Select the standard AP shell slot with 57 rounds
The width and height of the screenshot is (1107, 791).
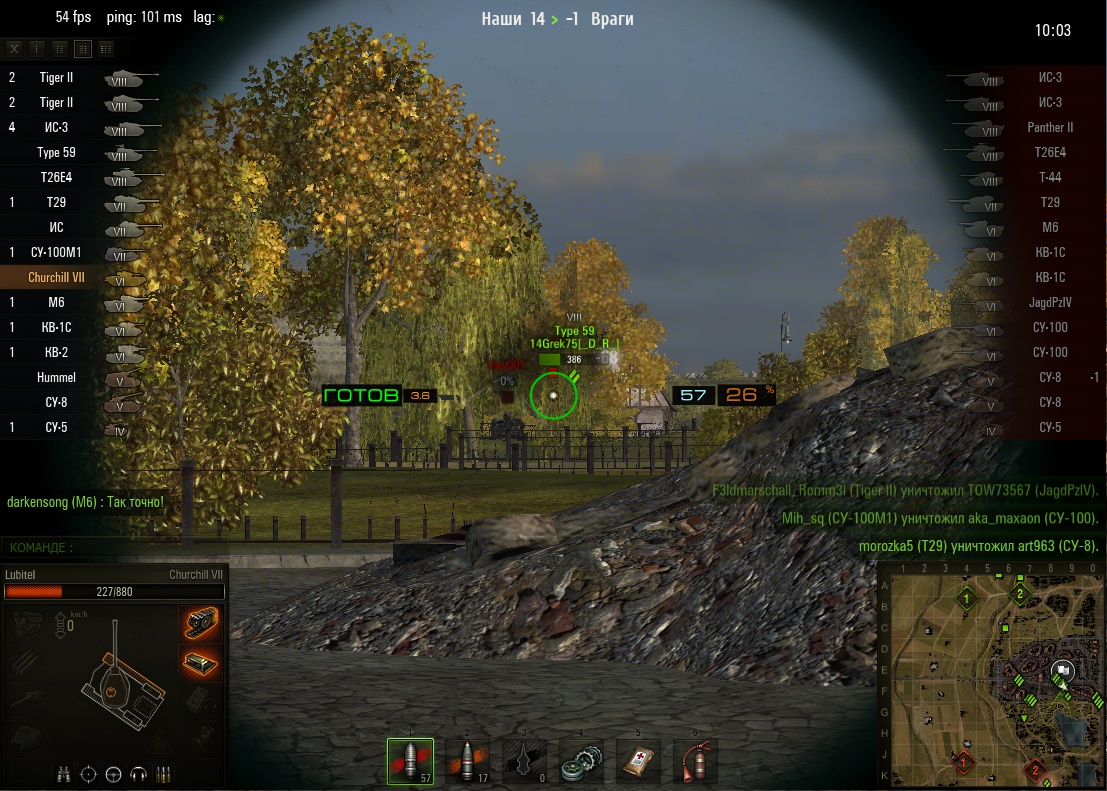pyautogui.click(x=410, y=762)
